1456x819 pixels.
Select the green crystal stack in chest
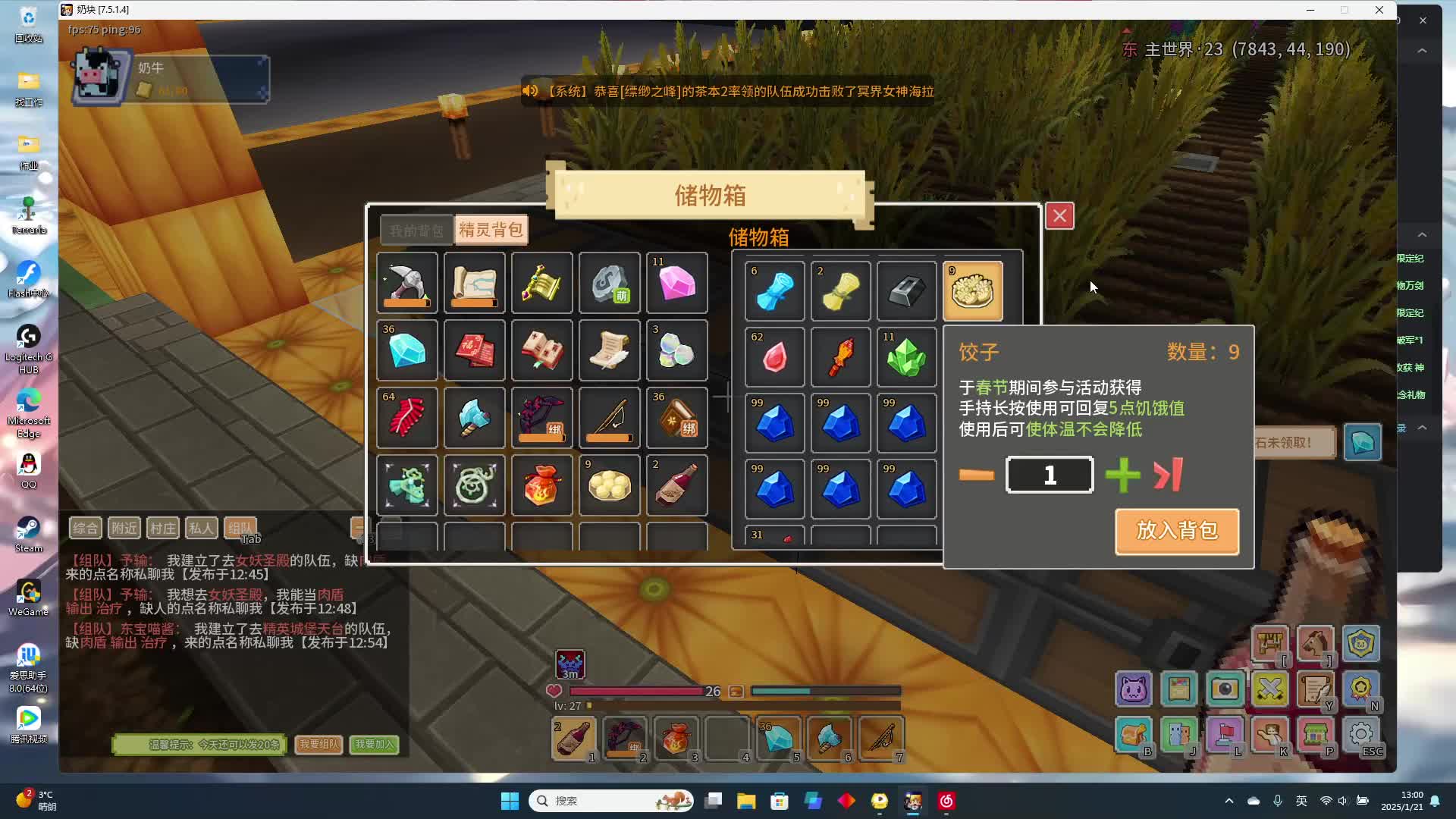point(906,358)
